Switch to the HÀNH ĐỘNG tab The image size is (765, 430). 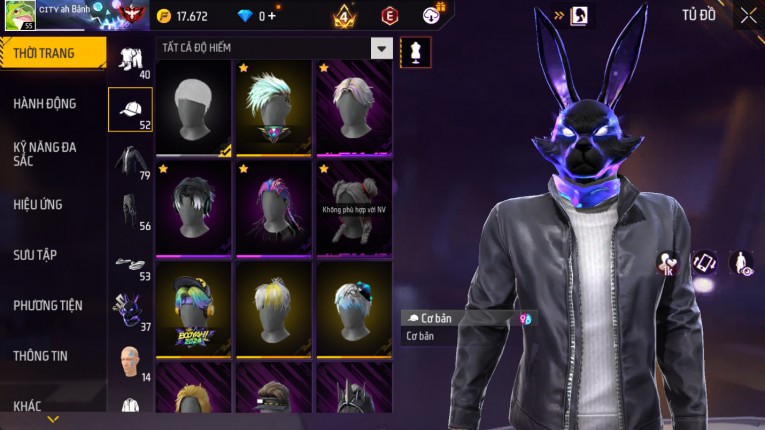click(x=45, y=103)
